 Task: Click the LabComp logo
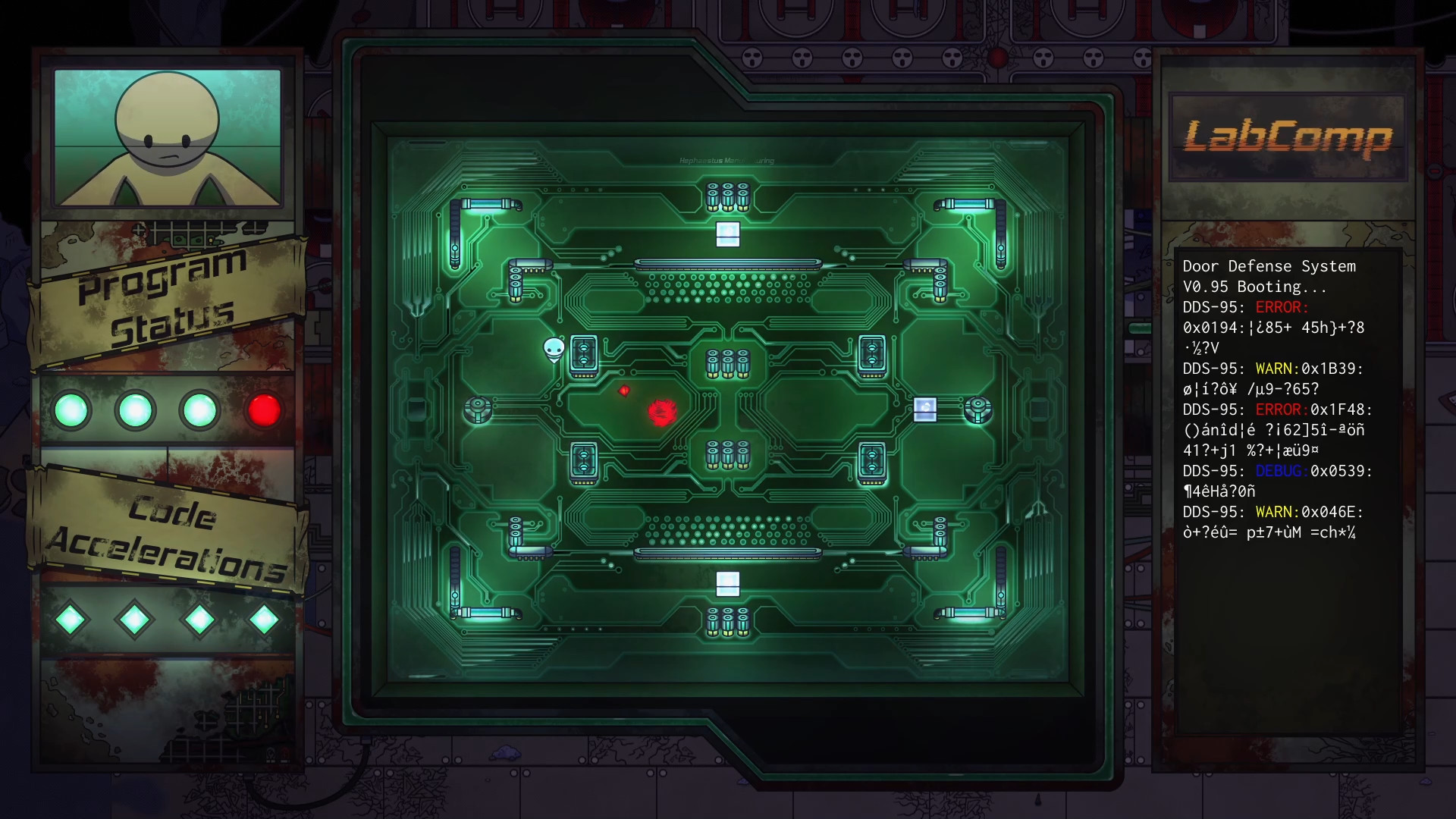pyautogui.click(x=1288, y=135)
